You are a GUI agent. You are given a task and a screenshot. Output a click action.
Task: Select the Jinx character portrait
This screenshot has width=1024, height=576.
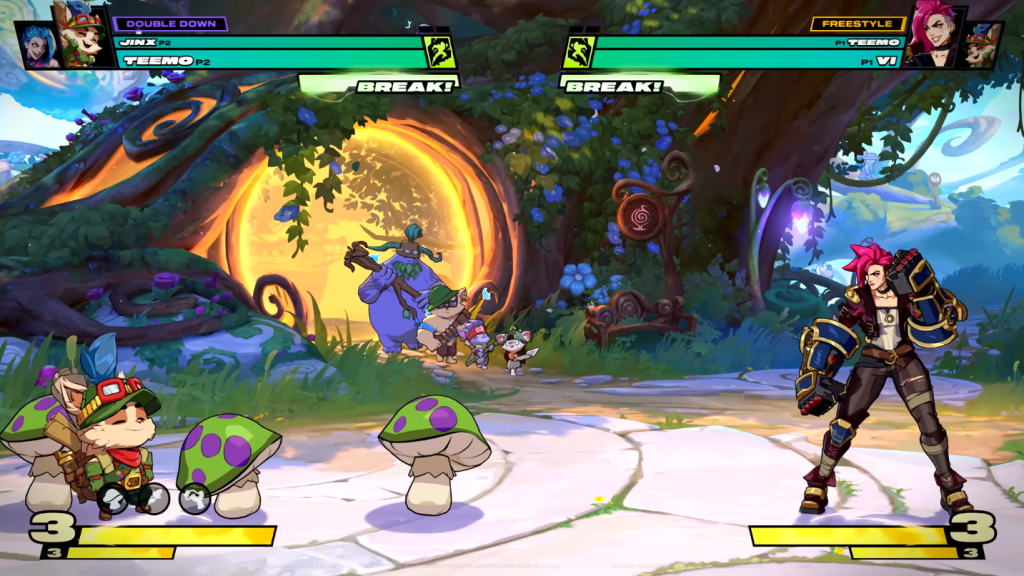tap(38, 46)
